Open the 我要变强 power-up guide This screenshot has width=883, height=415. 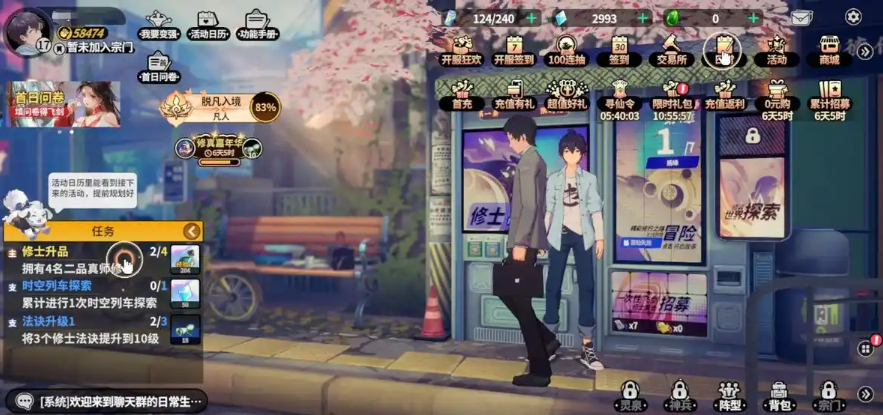(157, 25)
